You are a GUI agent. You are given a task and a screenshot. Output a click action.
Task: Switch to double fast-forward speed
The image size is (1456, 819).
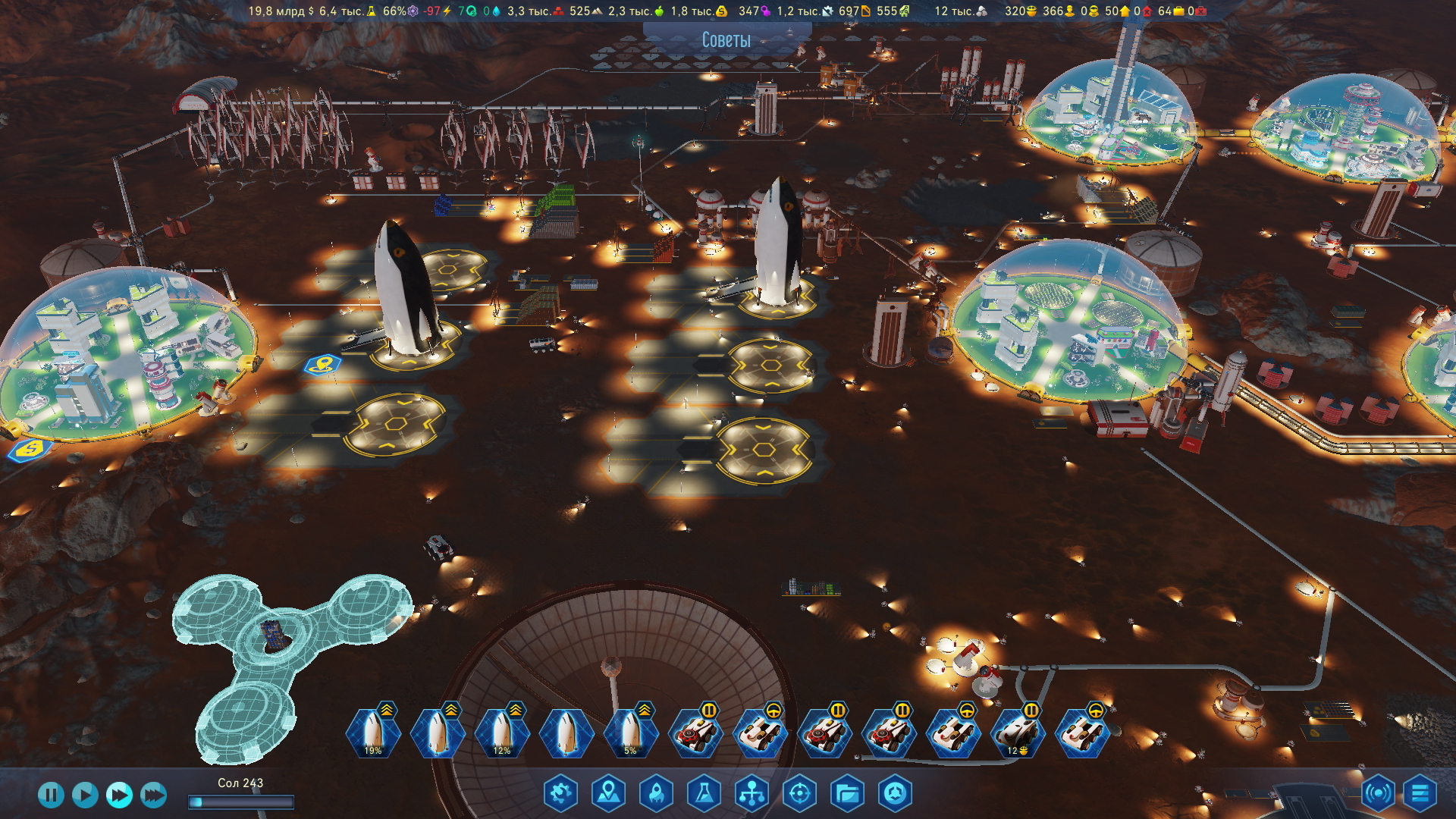pyautogui.click(x=119, y=795)
